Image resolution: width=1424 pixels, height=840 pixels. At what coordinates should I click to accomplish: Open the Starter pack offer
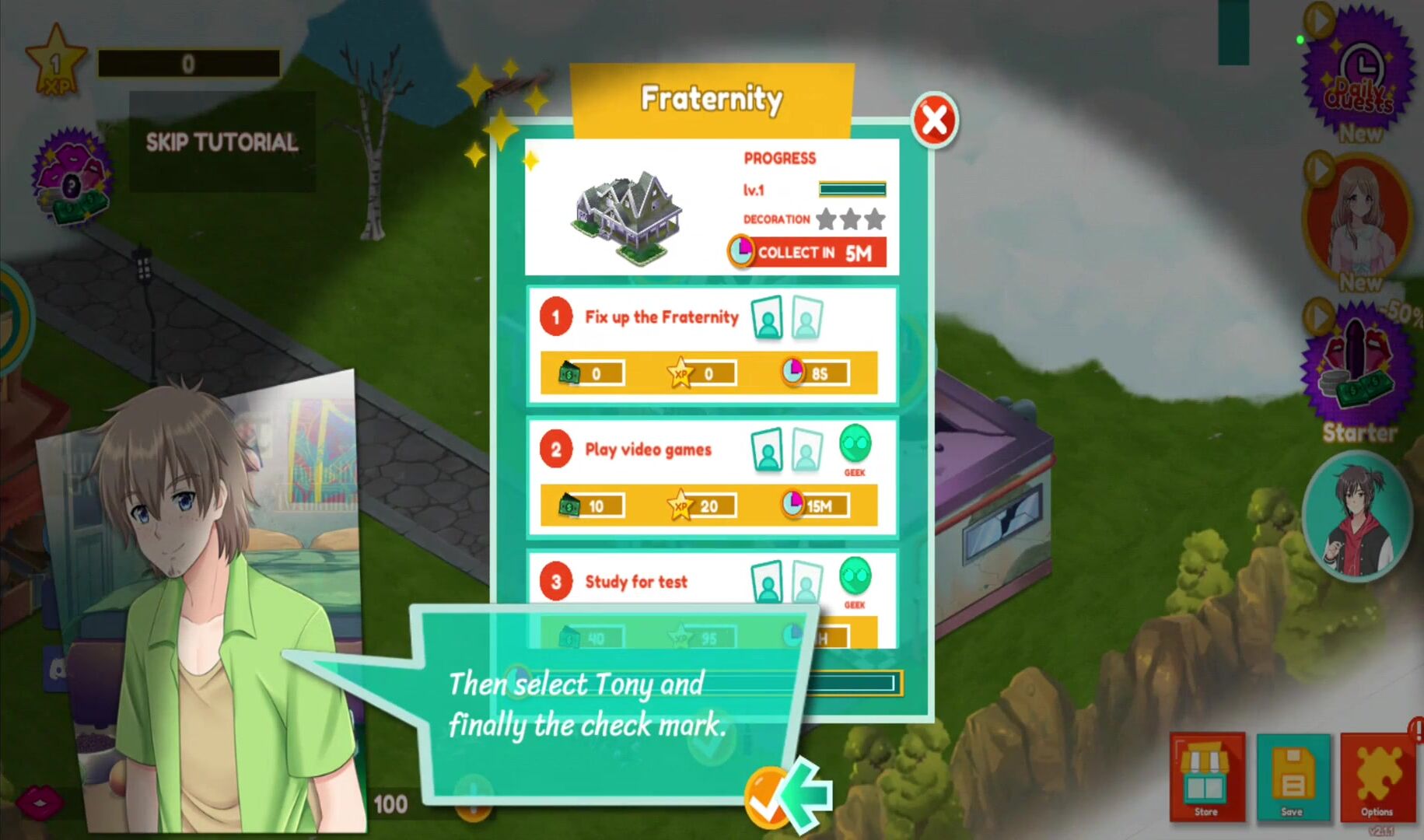1359,373
